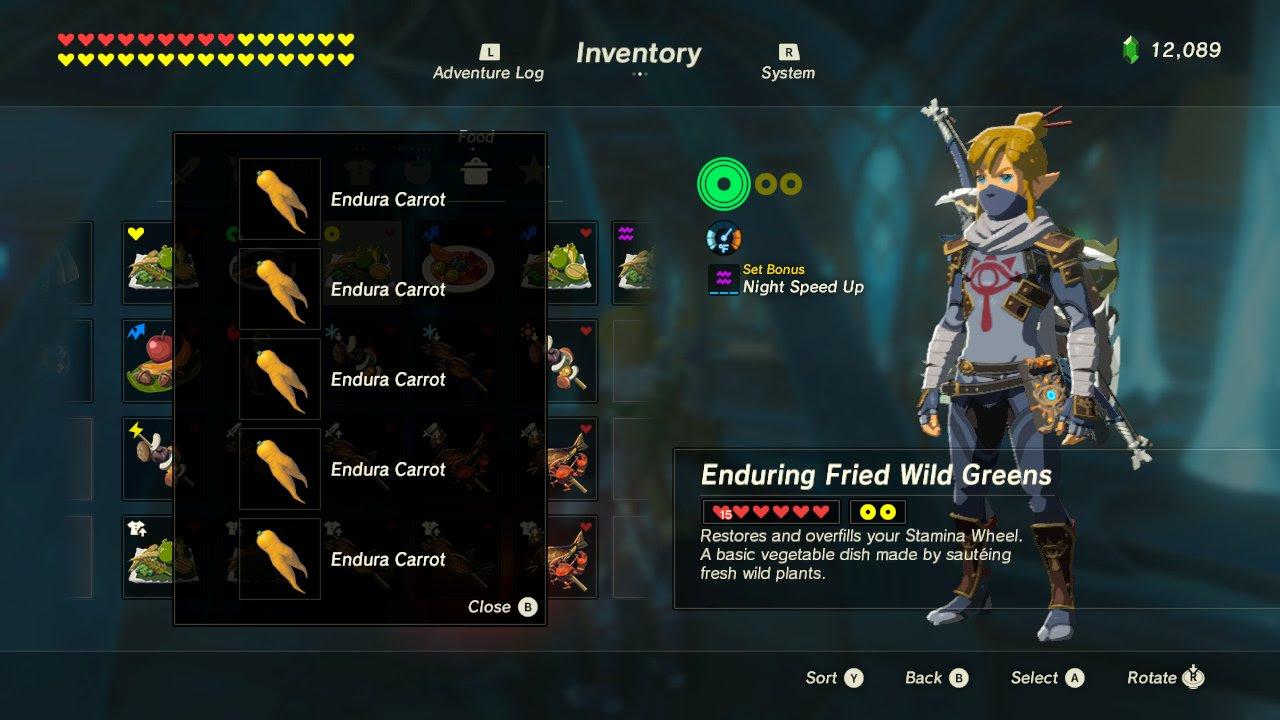Select the Food category pot icon
This screenshot has width=1280, height=720.
tap(476, 168)
